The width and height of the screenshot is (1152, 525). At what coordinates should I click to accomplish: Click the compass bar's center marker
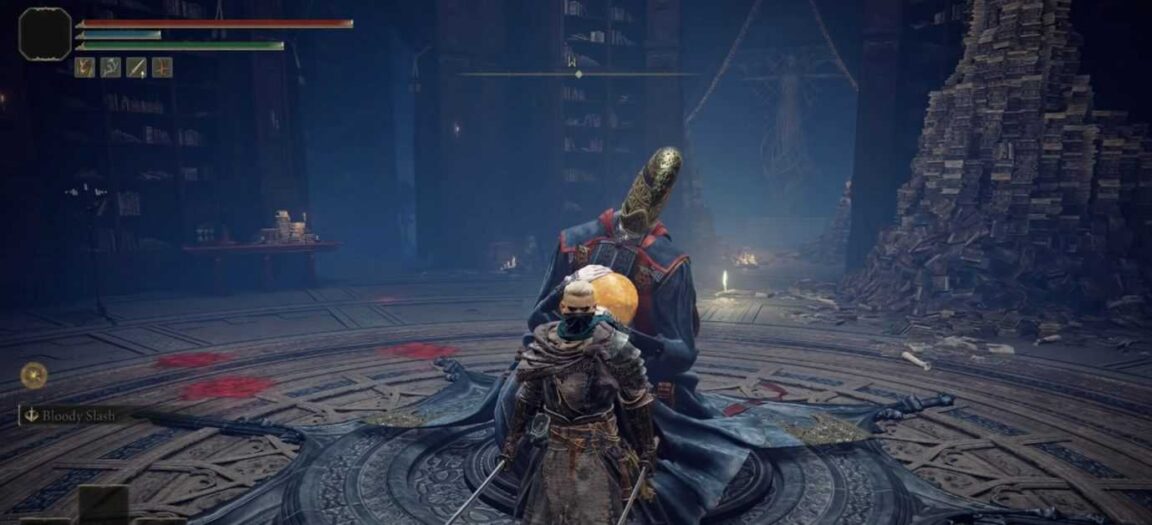[x=579, y=74]
